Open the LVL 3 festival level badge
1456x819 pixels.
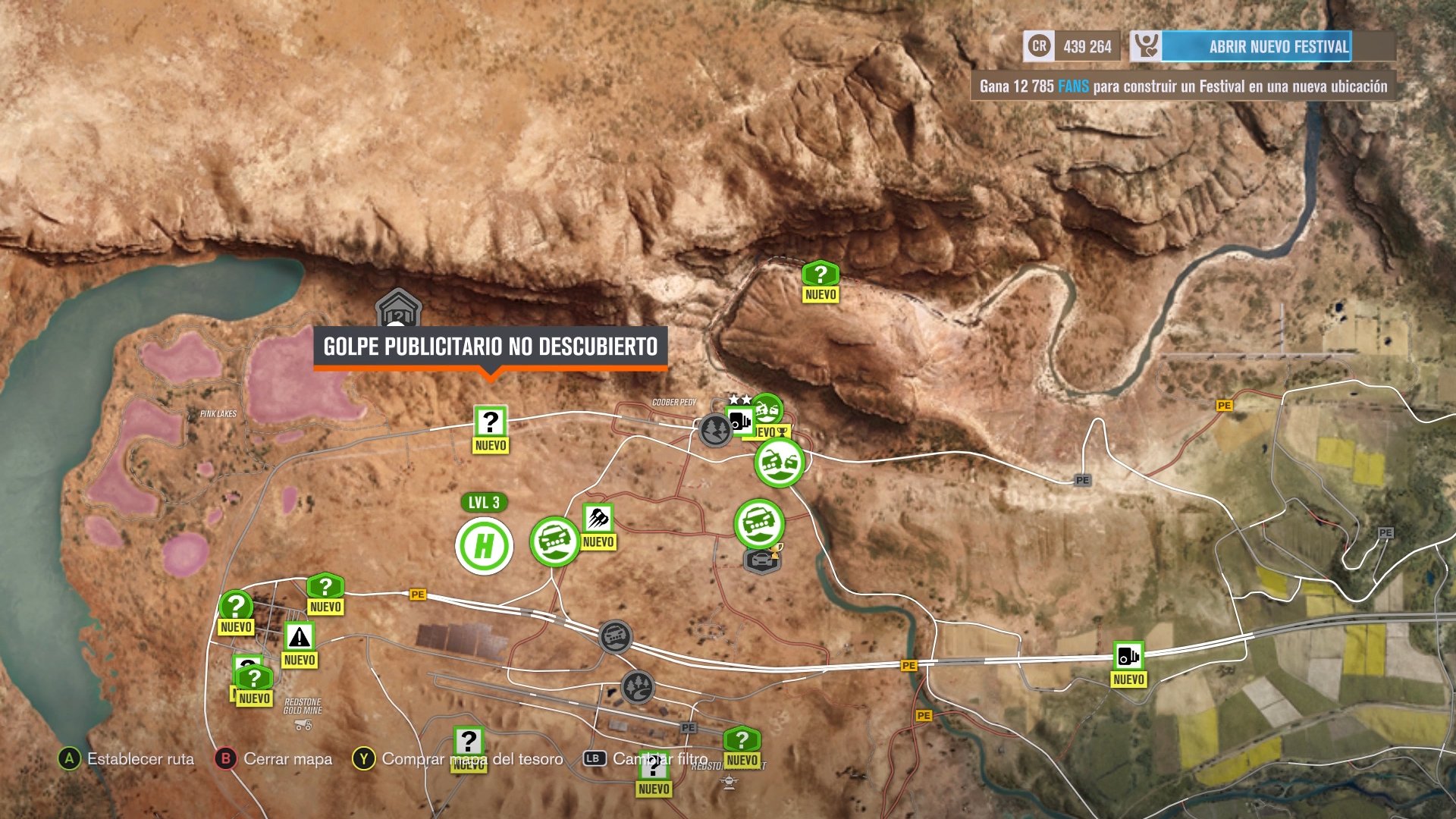483,503
